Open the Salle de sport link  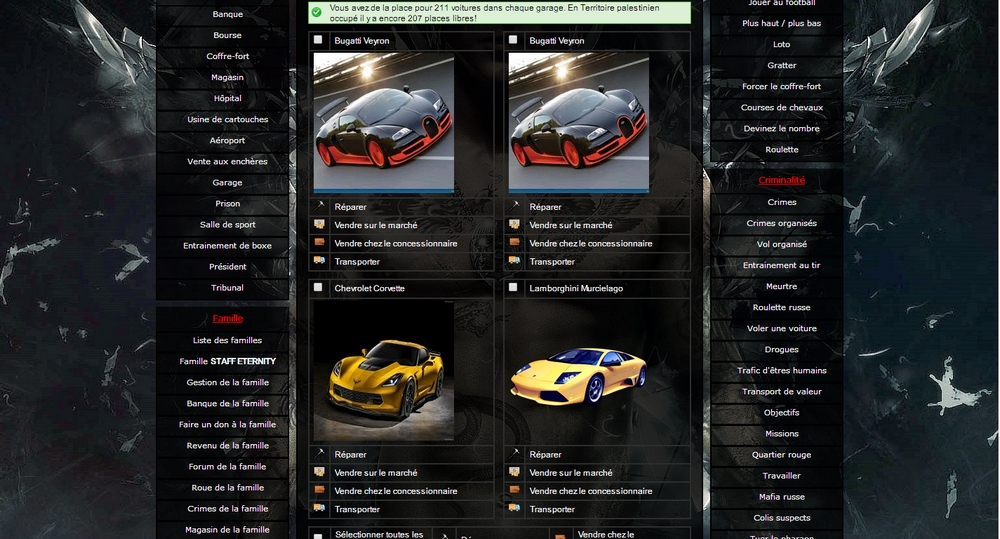click(x=227, y=225)
